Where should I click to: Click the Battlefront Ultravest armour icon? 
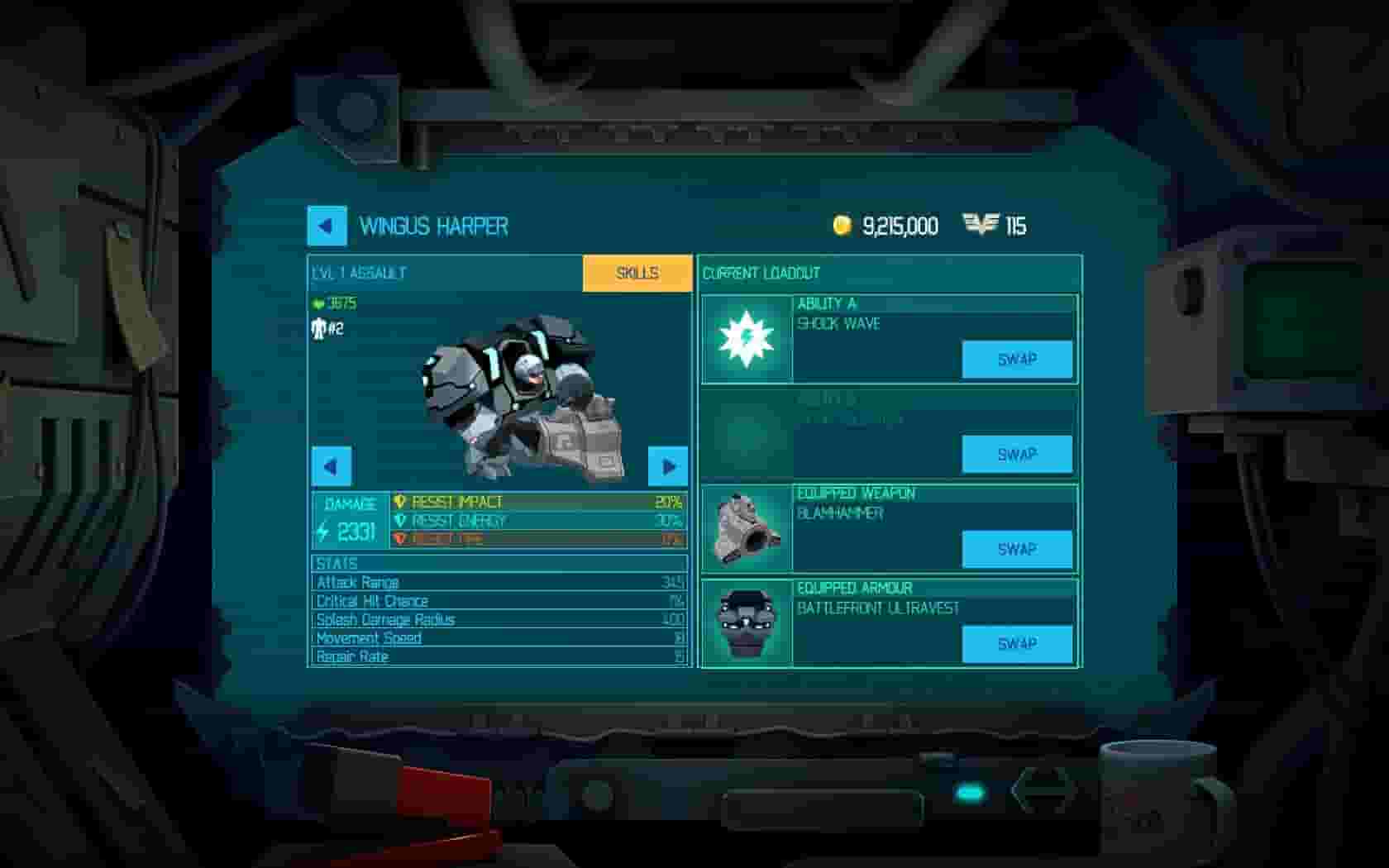[x=747, y=622]
